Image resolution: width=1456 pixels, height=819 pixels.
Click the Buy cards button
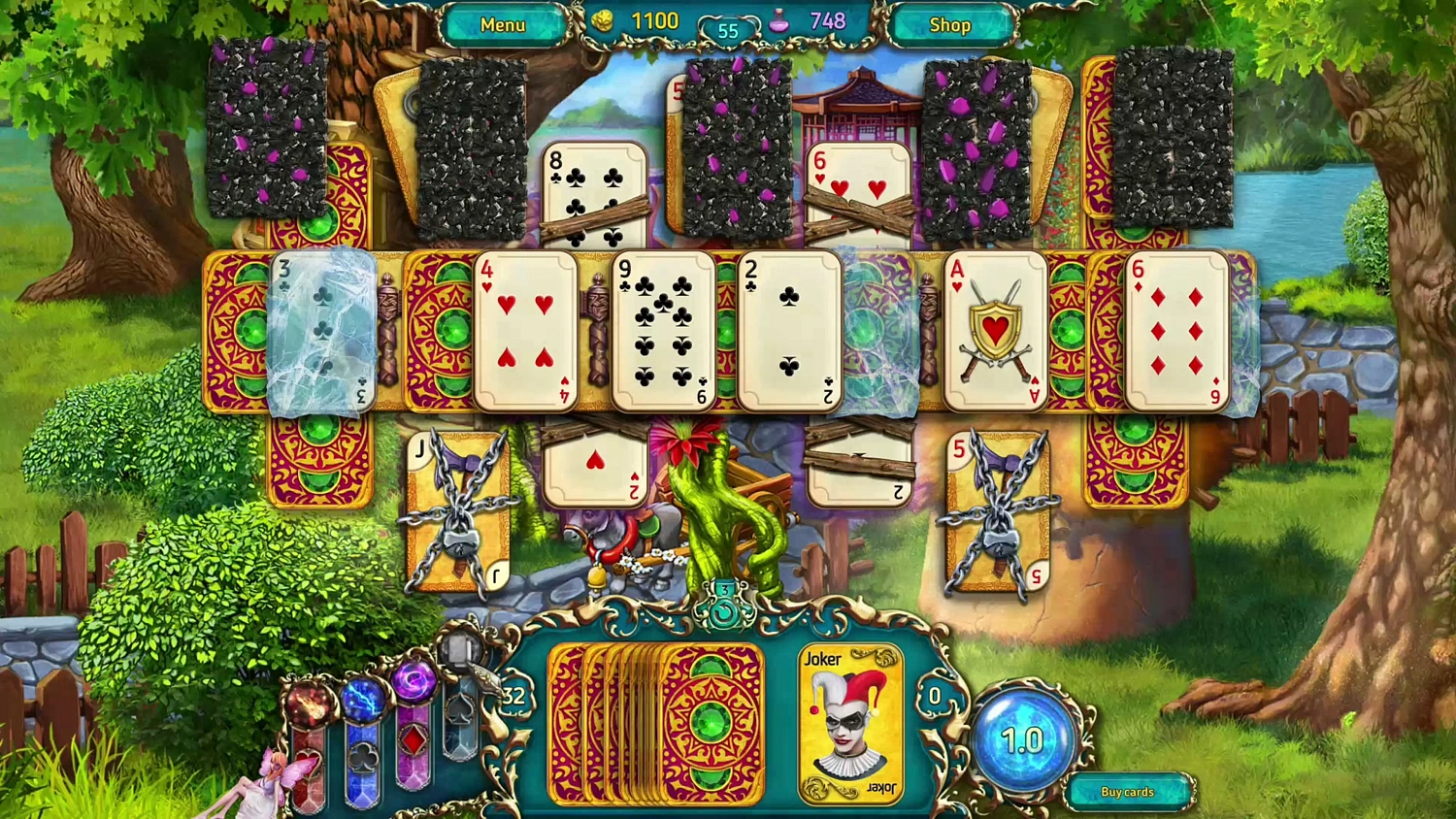(1127, 792)
